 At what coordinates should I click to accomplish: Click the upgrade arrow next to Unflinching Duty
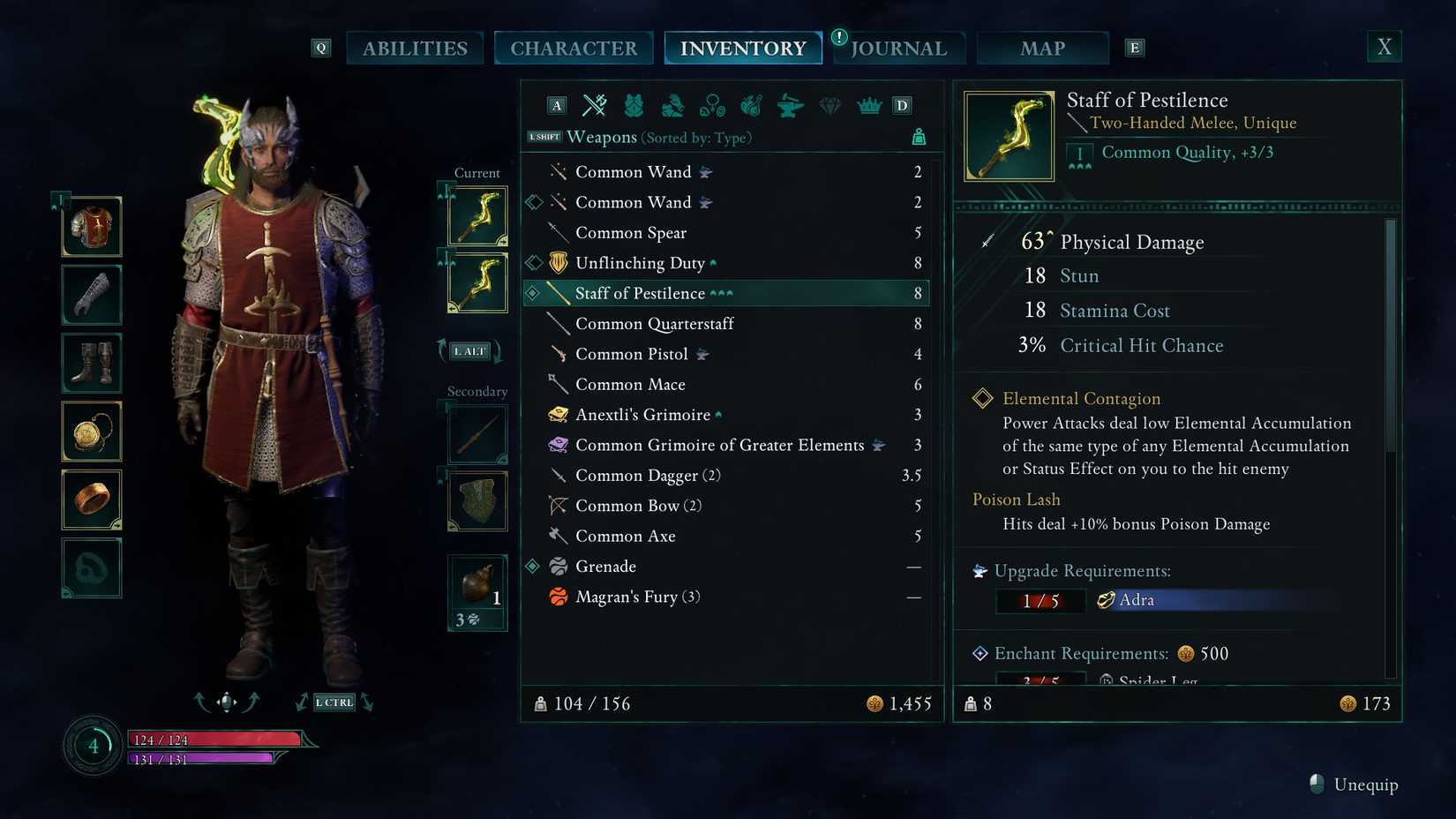coord(711,262)
